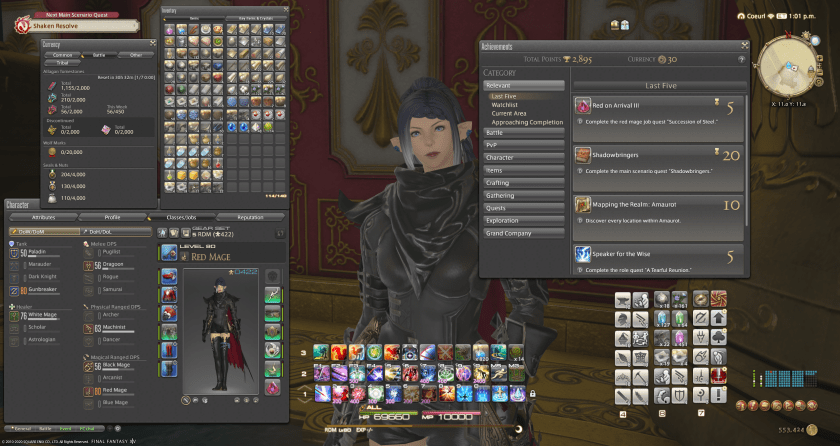View the Reputation tab
The width and height of the screenshot is (840, 446).
(250, 216)
